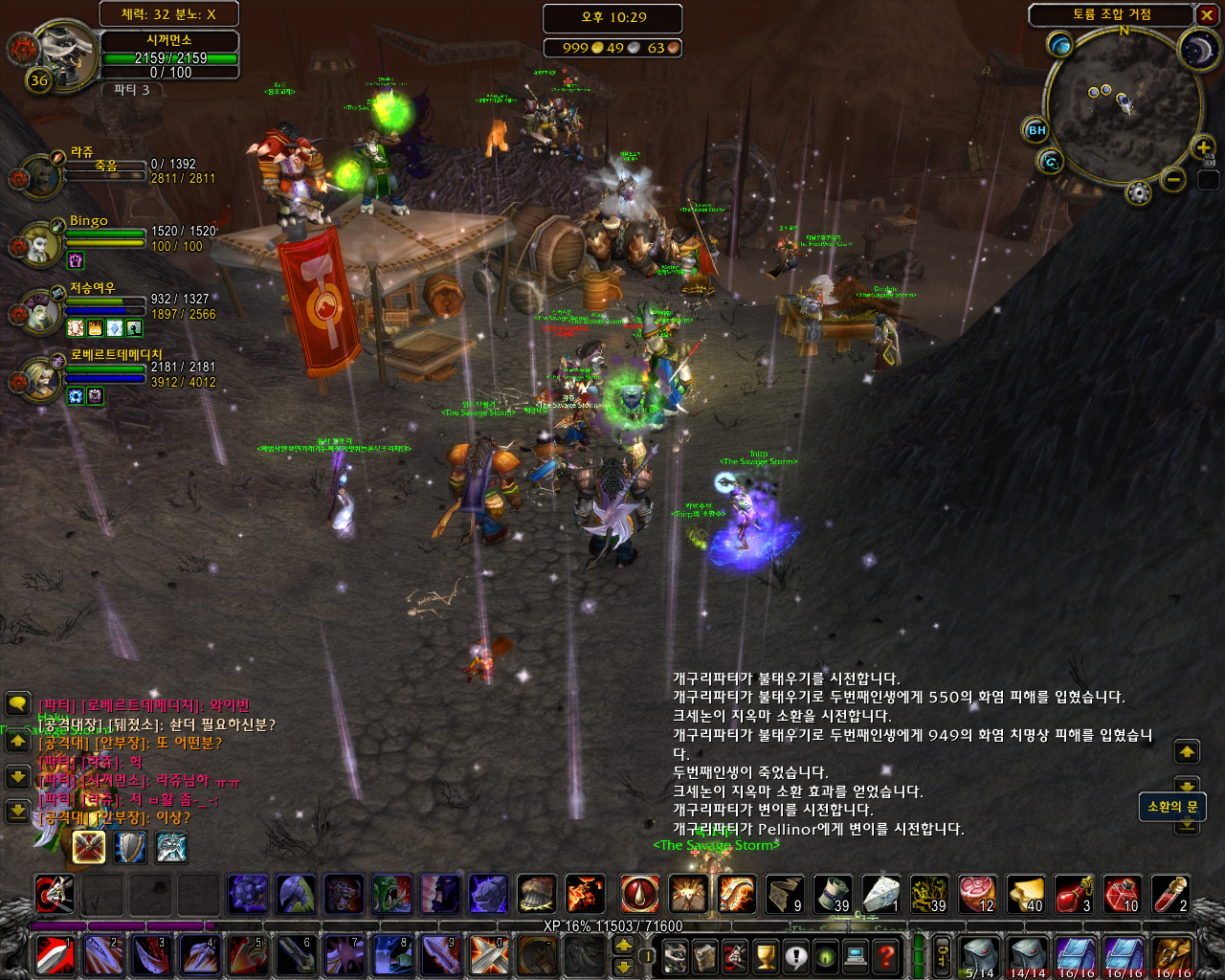Use the red healing potion with count 3

pyautogui.click(x=1074, y=894)
